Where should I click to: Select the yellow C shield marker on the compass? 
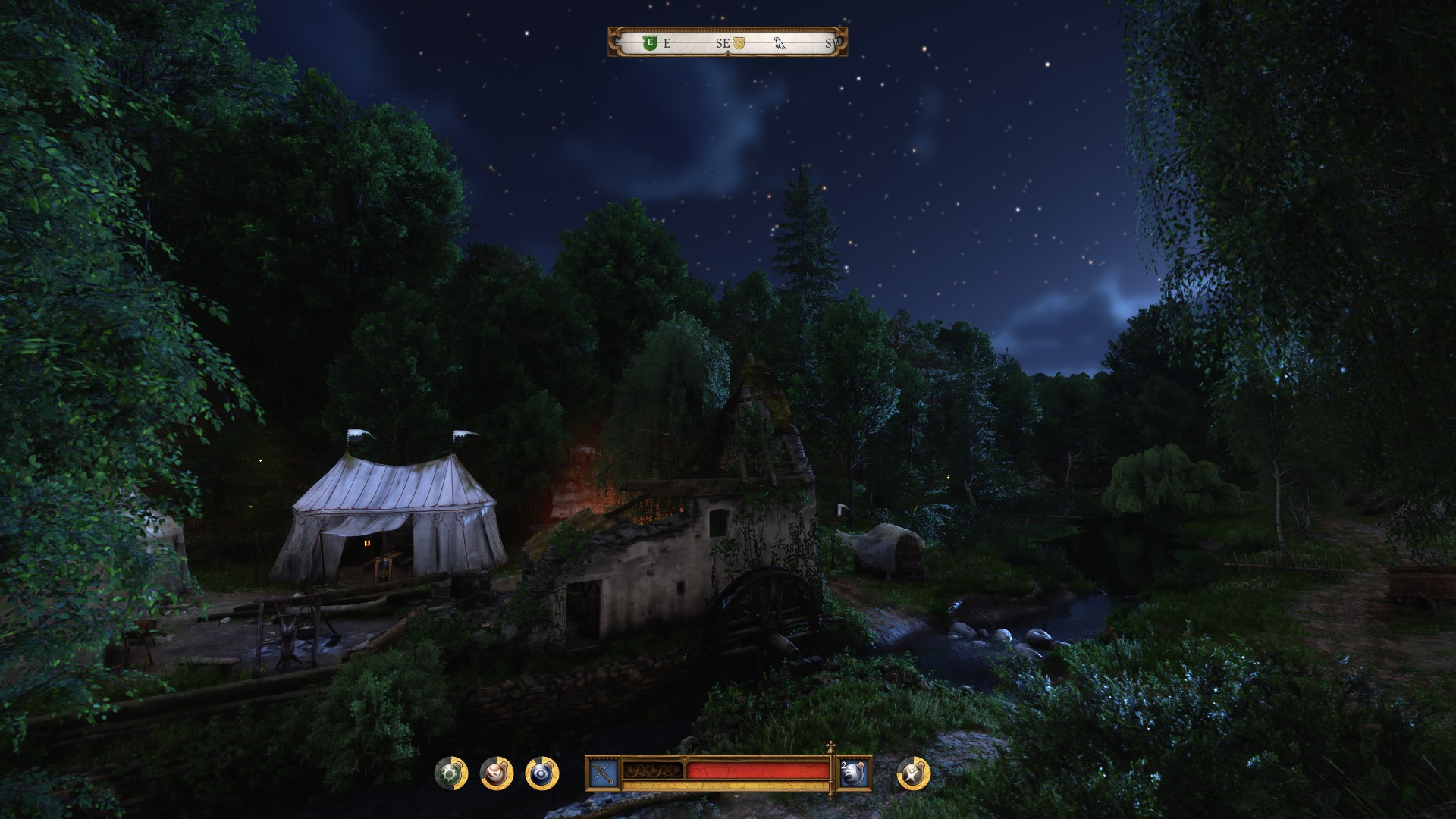coord(739,43)
